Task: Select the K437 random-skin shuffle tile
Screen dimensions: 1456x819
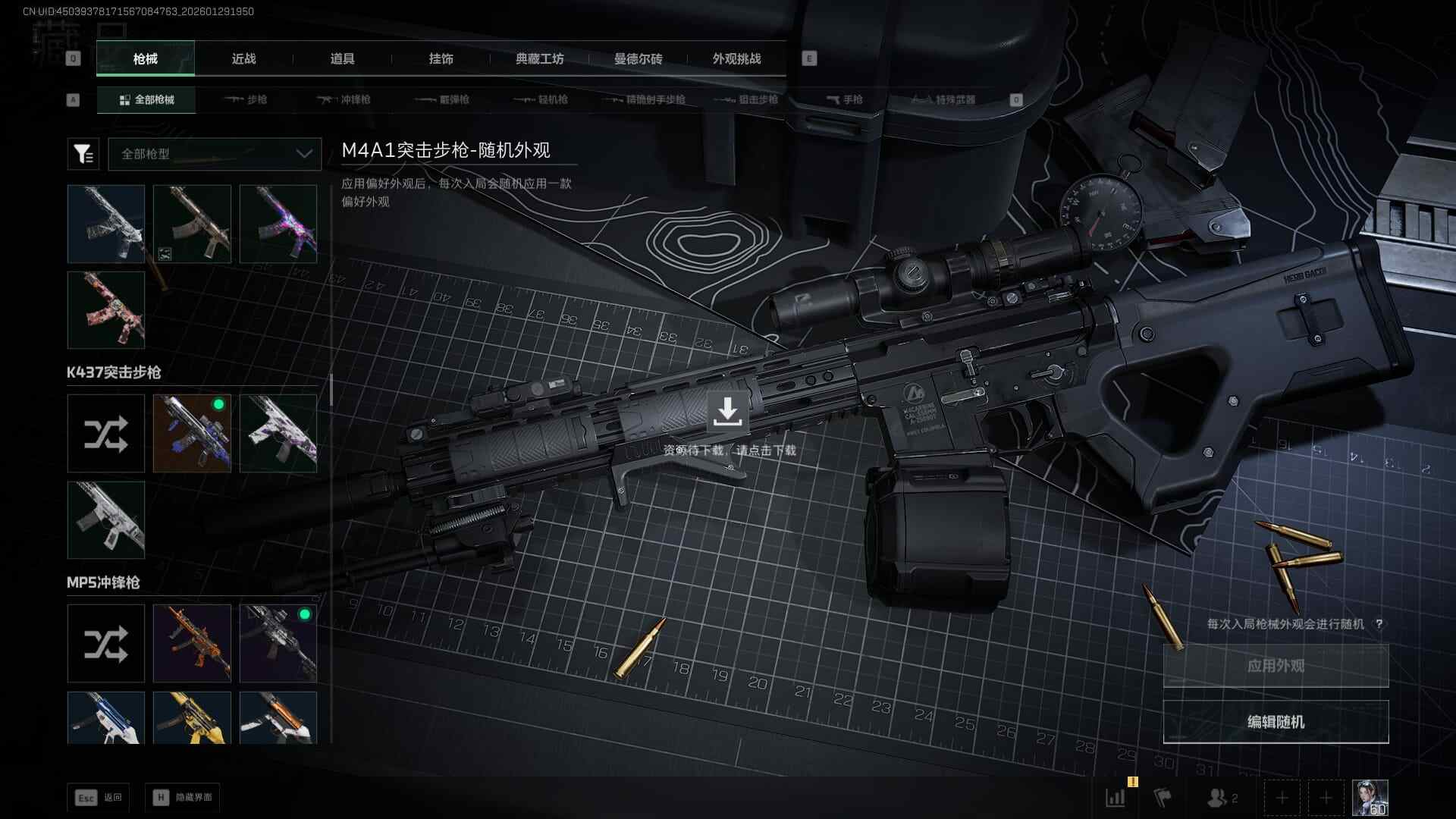Action: [106, 434]
